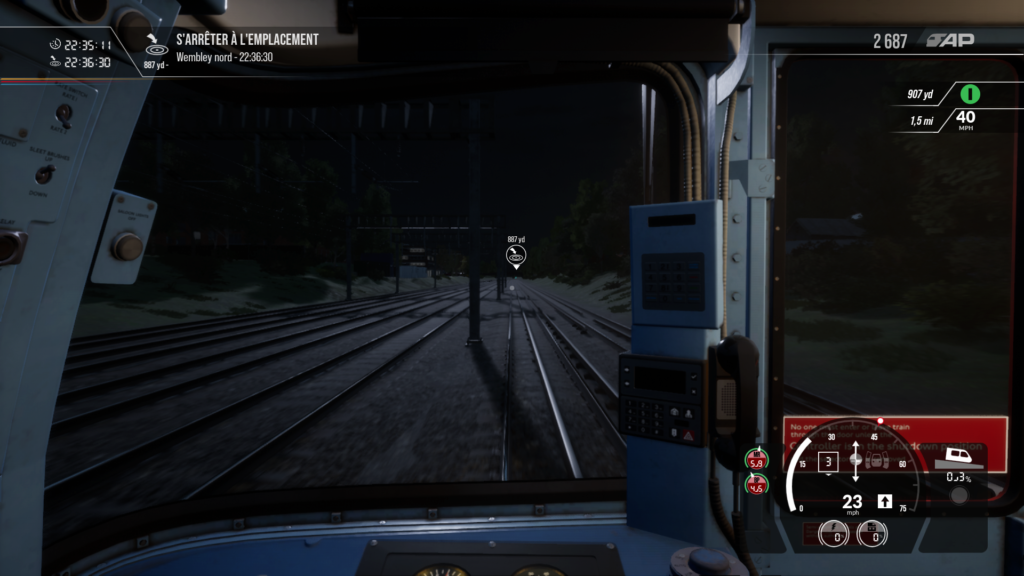
Task: Select the forward reverser arrow icon
Action: tap(884, 501)
